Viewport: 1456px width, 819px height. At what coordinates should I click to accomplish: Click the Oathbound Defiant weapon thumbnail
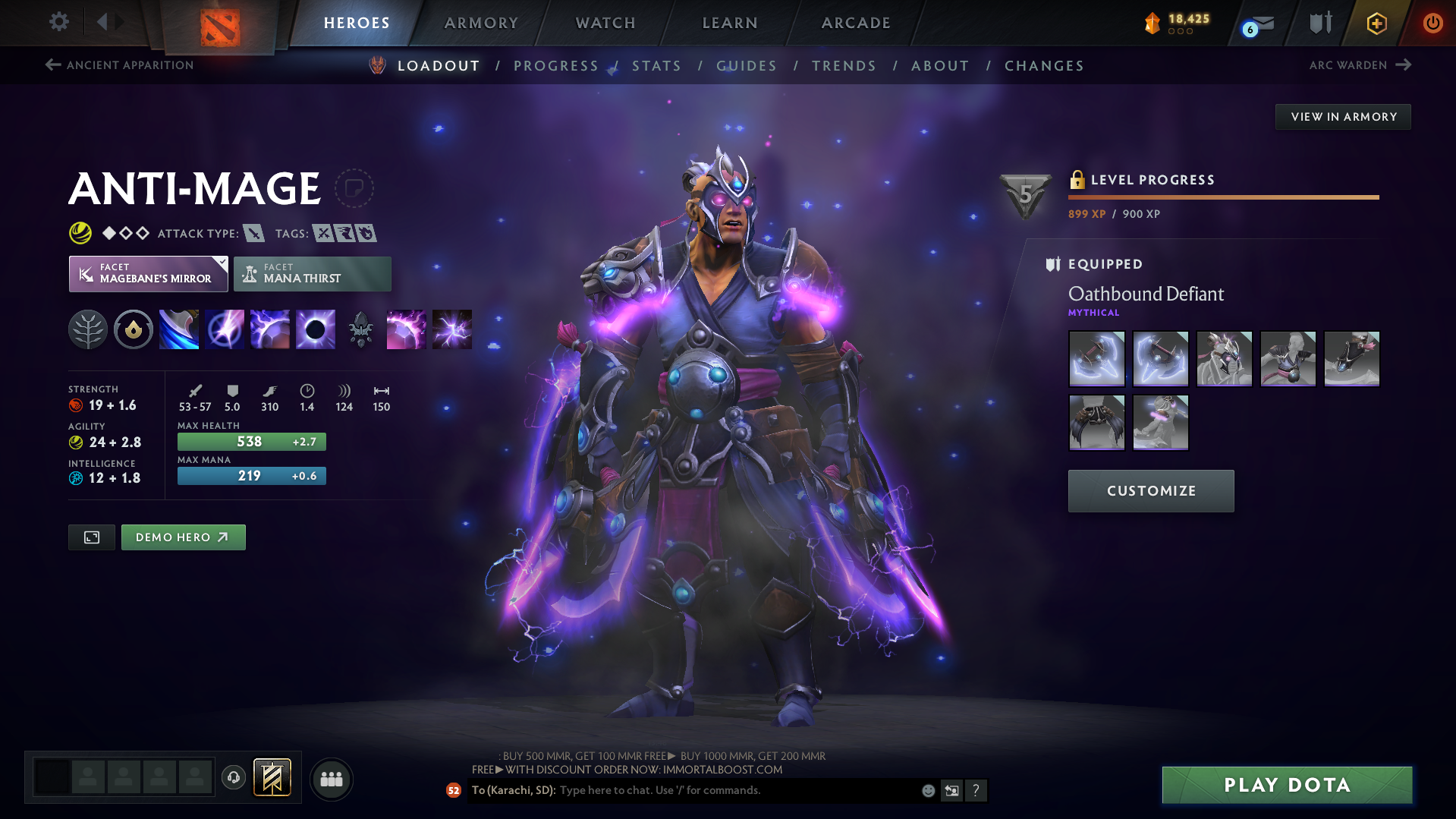click(x=1096, y=358)
